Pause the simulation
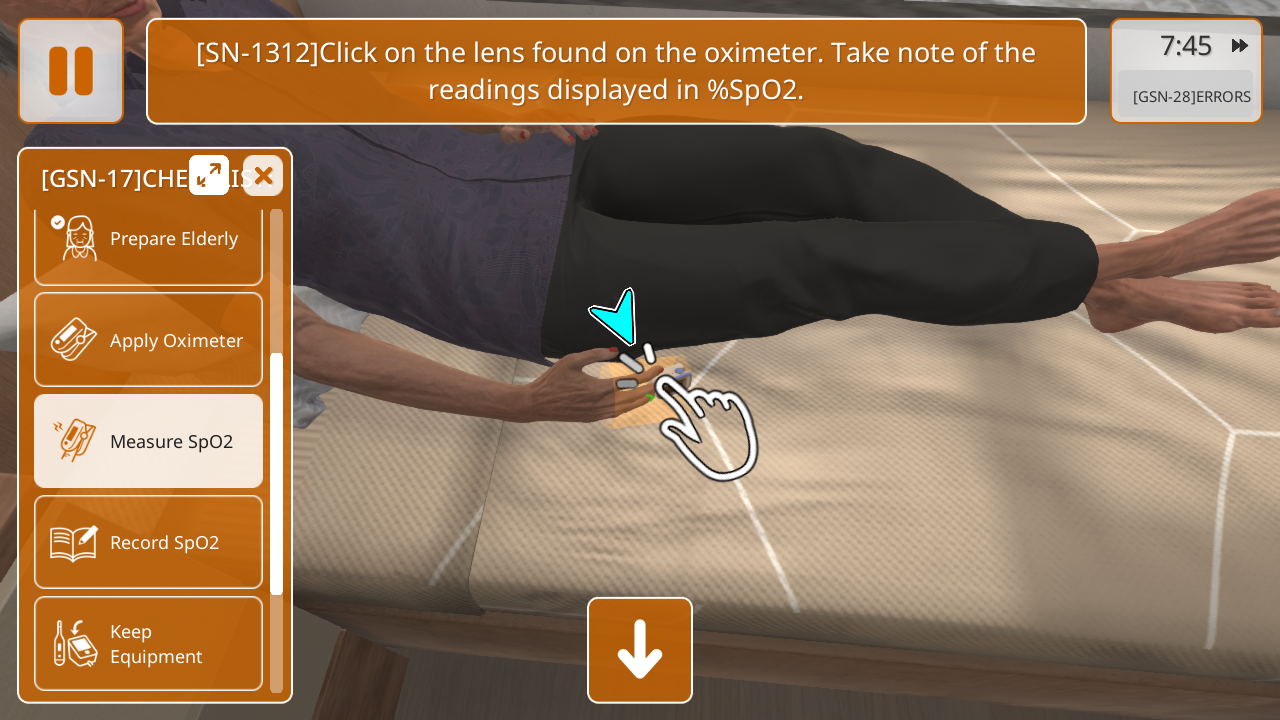1280x720 pixels. pyautogui.click(x=71, y=71)
